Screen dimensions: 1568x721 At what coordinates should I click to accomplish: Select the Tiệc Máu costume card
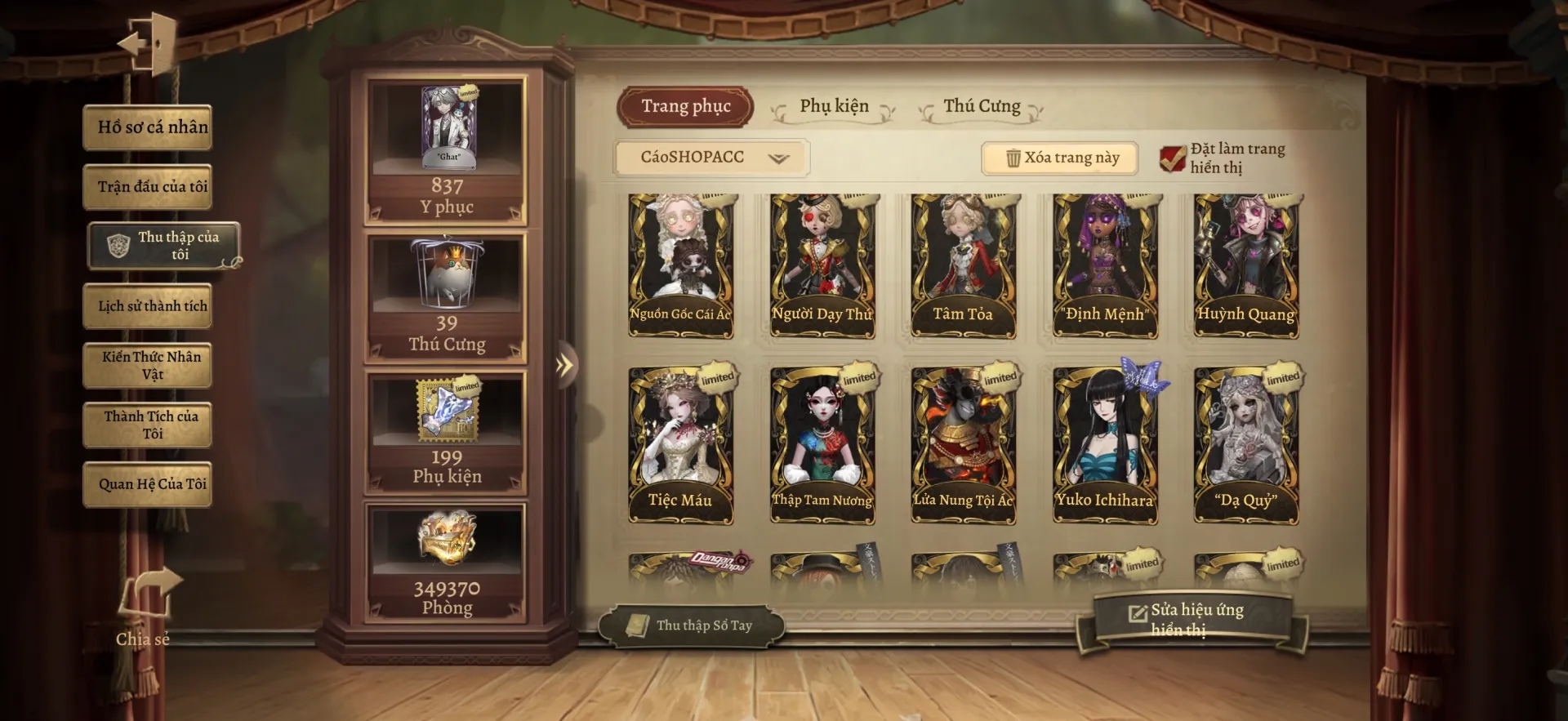680,445
